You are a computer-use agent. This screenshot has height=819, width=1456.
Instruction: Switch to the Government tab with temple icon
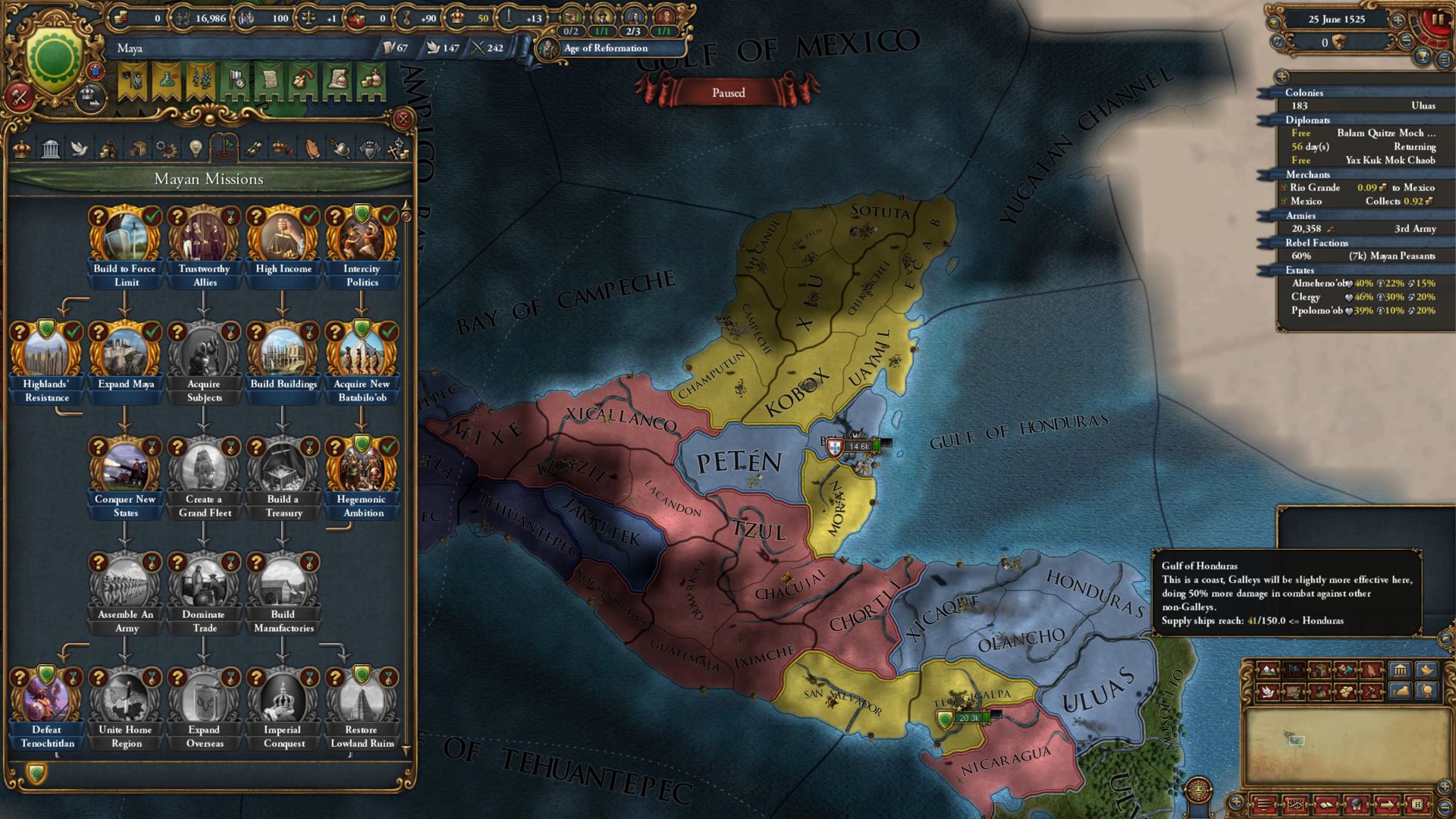pyautogui.click(x=49, y=149)
